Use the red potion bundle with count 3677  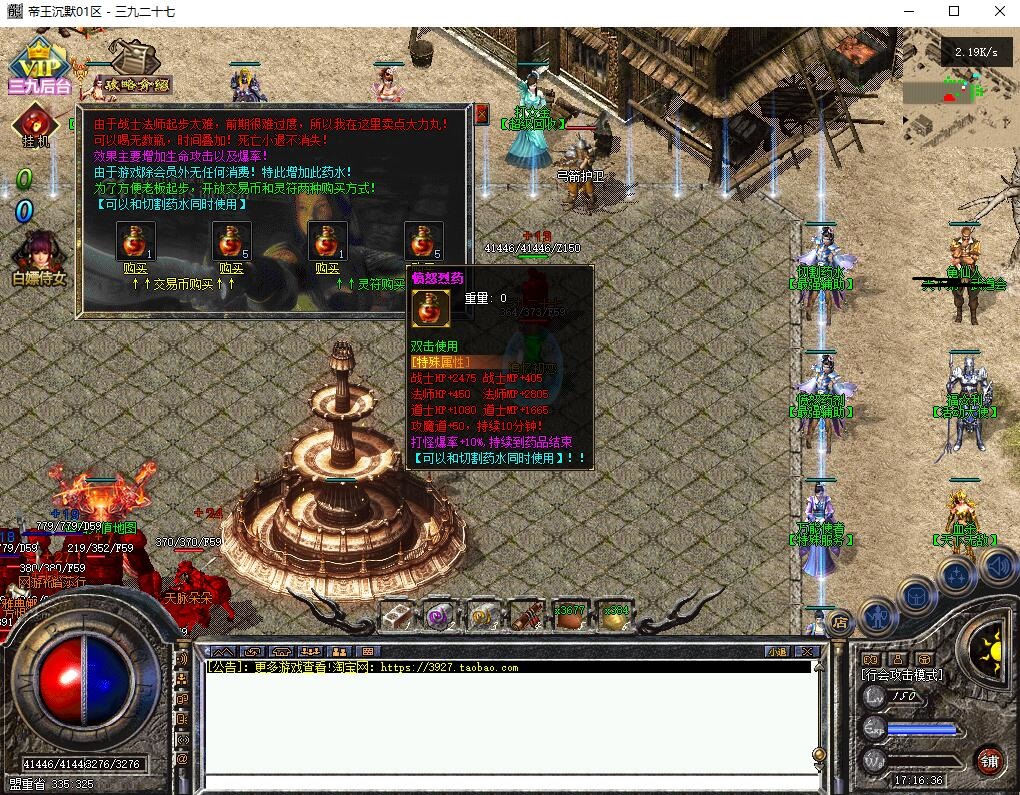[x=570, y=615]
